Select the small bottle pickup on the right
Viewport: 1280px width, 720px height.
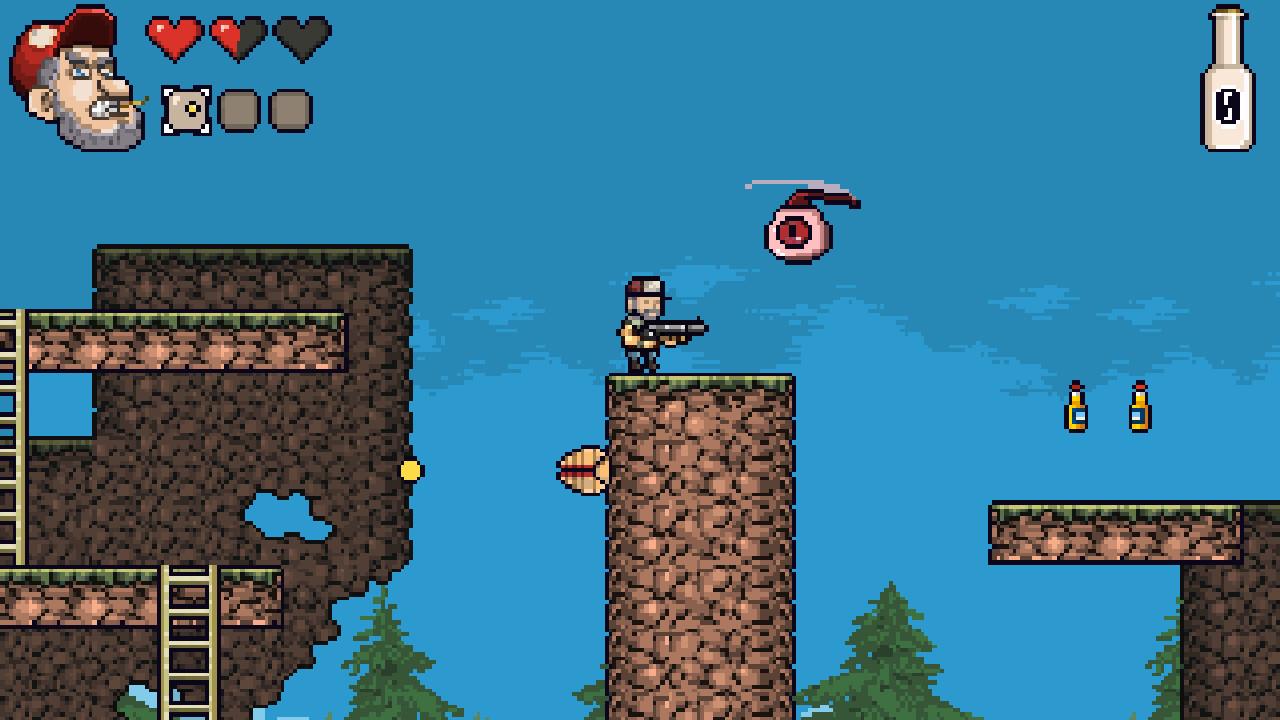(1138, 408)
